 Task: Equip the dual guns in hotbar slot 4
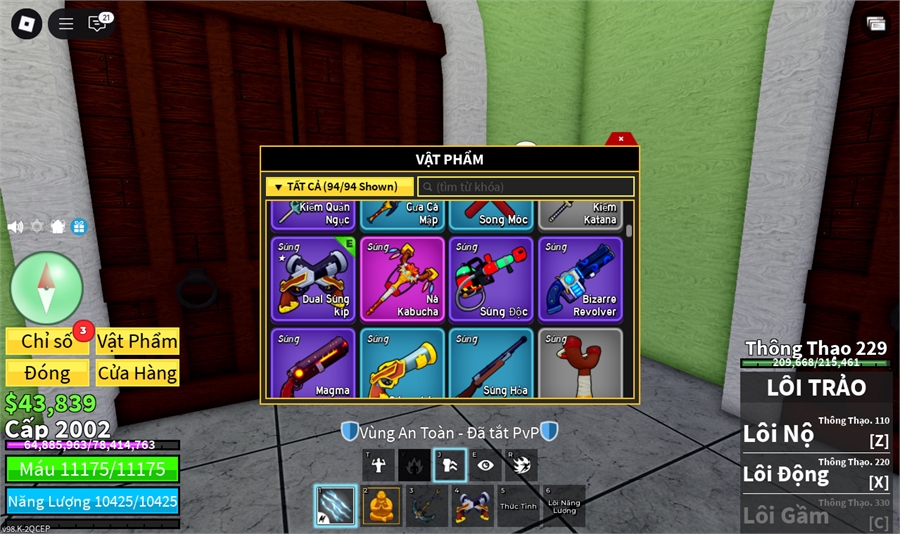click(471, 506)
